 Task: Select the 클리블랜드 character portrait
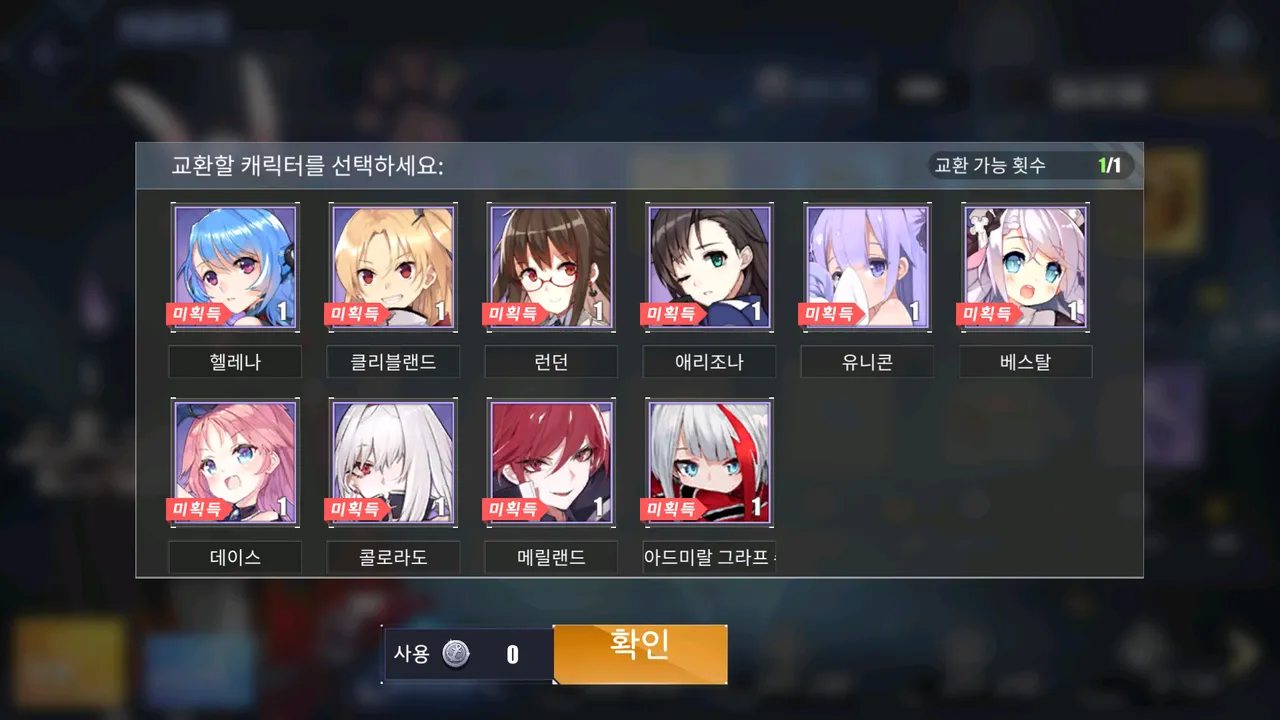click(x=393, y=265)
